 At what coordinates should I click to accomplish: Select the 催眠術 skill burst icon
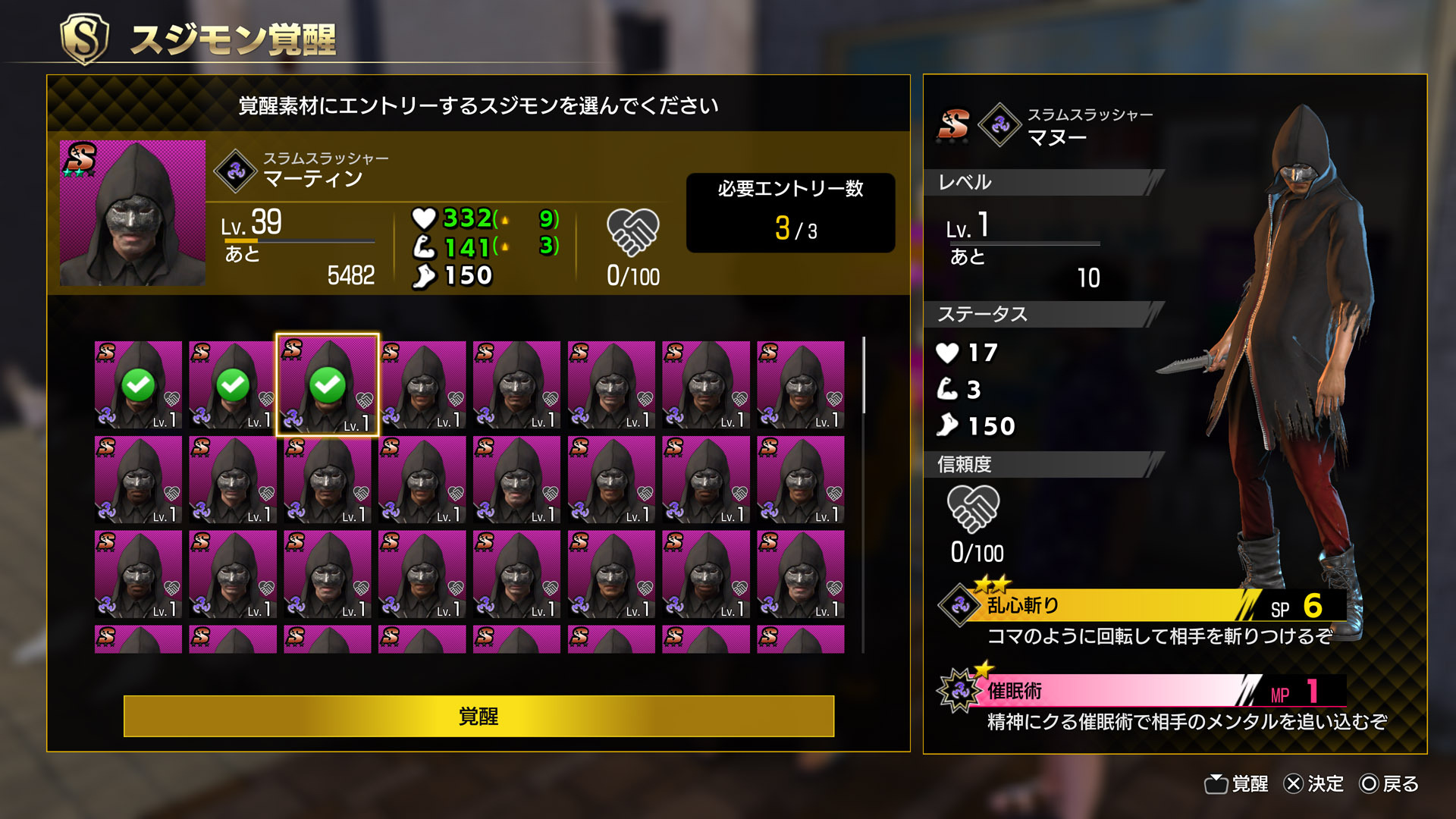point(959,692)
